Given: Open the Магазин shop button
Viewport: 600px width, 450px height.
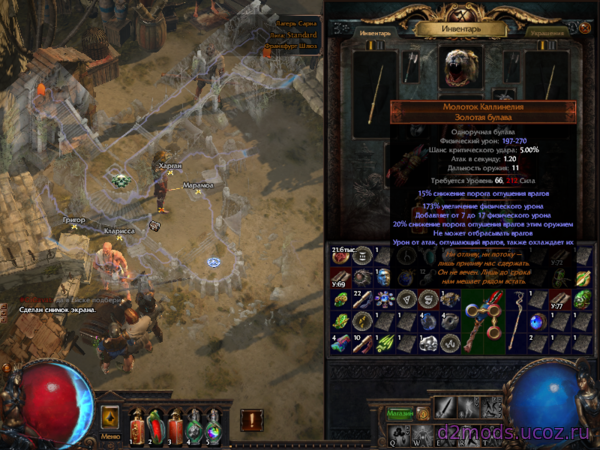Looking at the screenshot, I should tap(402, 411).
